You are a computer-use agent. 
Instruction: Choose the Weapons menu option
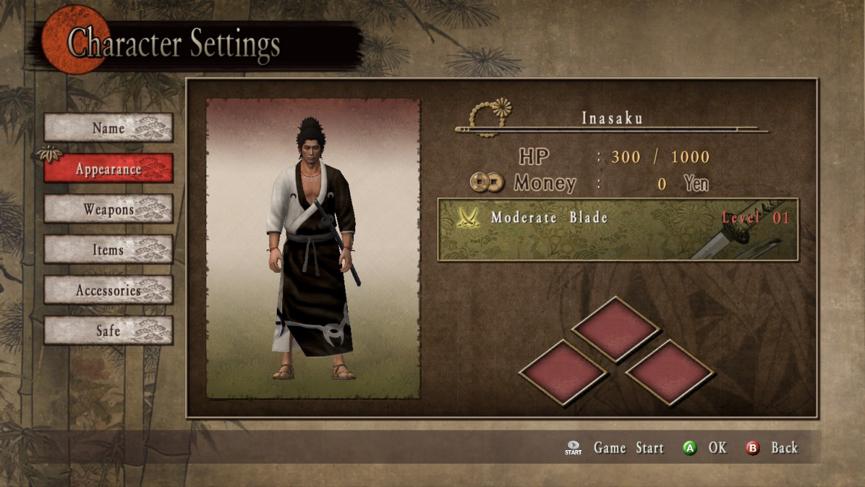(x=108, y=209)
